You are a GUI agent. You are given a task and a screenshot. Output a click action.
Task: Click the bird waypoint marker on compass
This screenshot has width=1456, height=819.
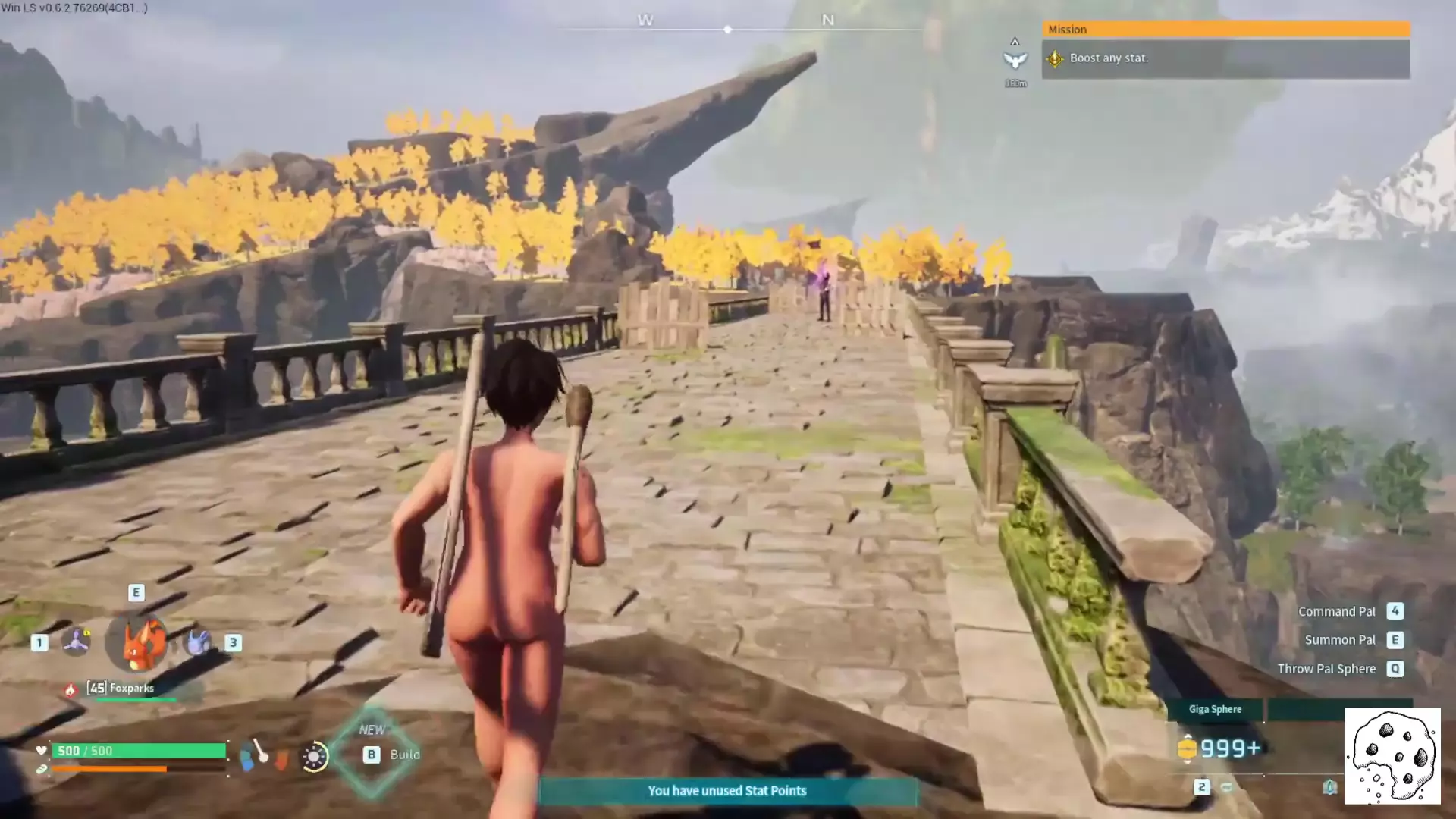click(x=1015, y=60)
